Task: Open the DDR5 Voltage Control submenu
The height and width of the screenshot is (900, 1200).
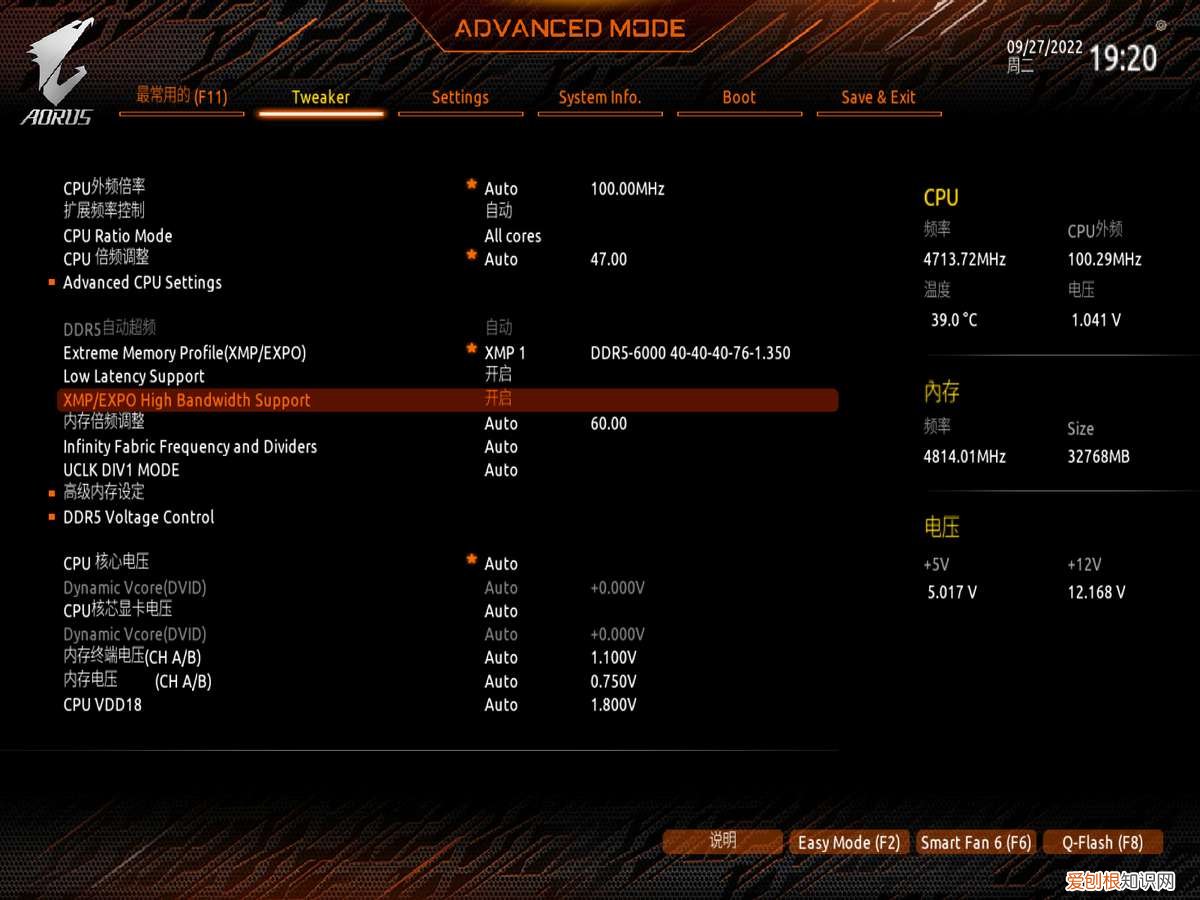Action: tap(138, 518)
